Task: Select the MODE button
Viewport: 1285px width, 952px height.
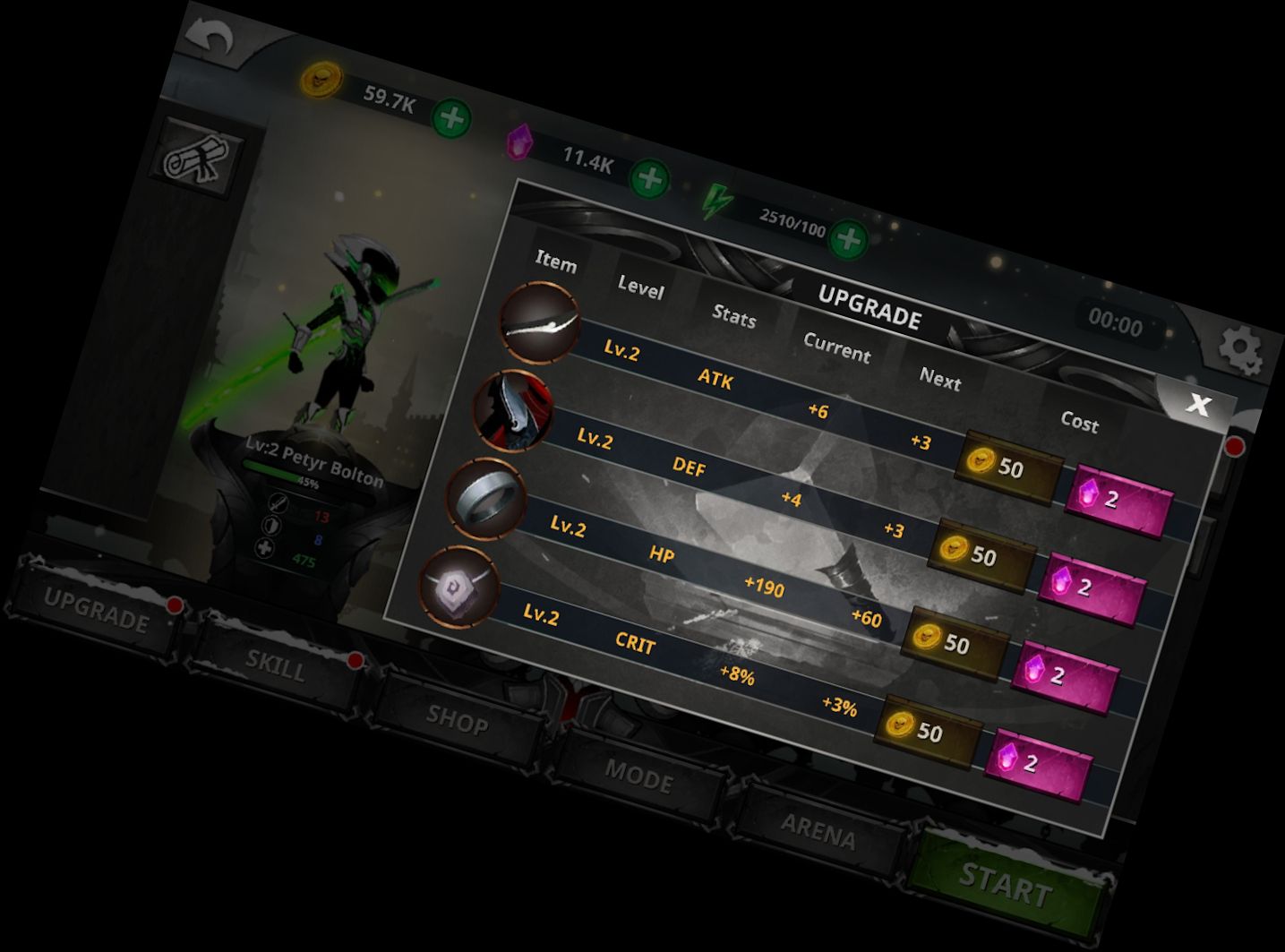Action: (x=638, y=776)
